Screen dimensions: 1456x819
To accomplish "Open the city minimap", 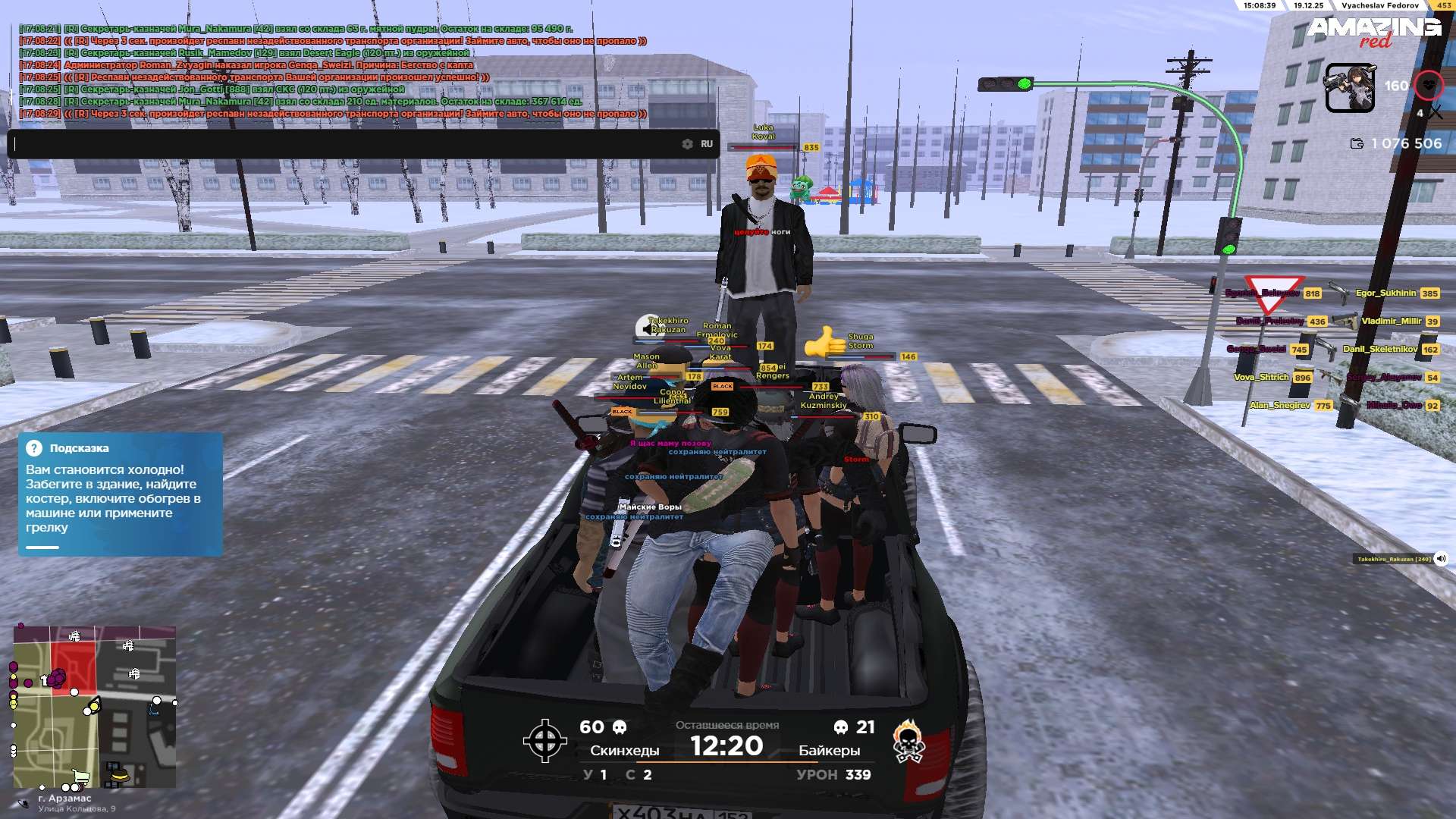I will (95, 707).
